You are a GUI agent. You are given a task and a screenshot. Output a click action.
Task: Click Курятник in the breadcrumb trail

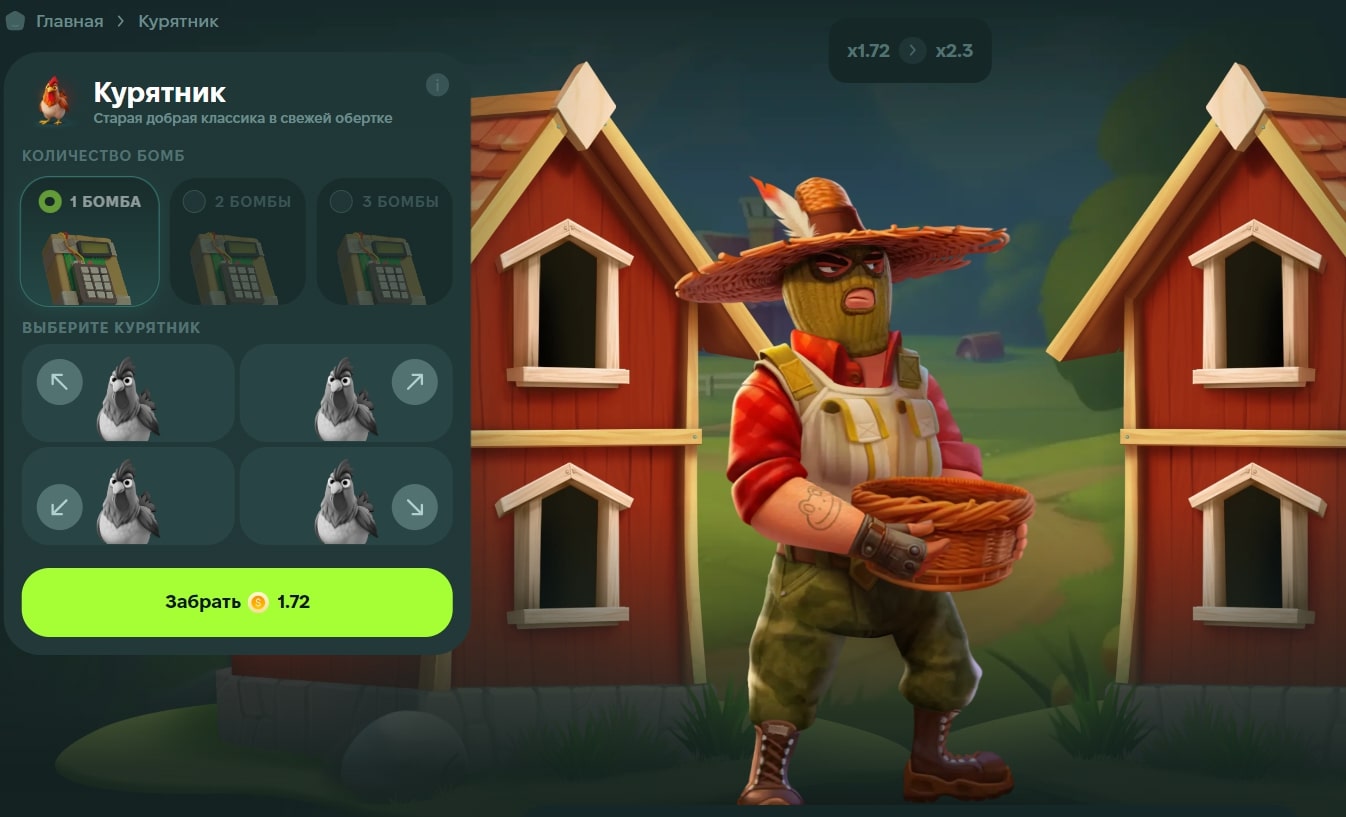176,20
